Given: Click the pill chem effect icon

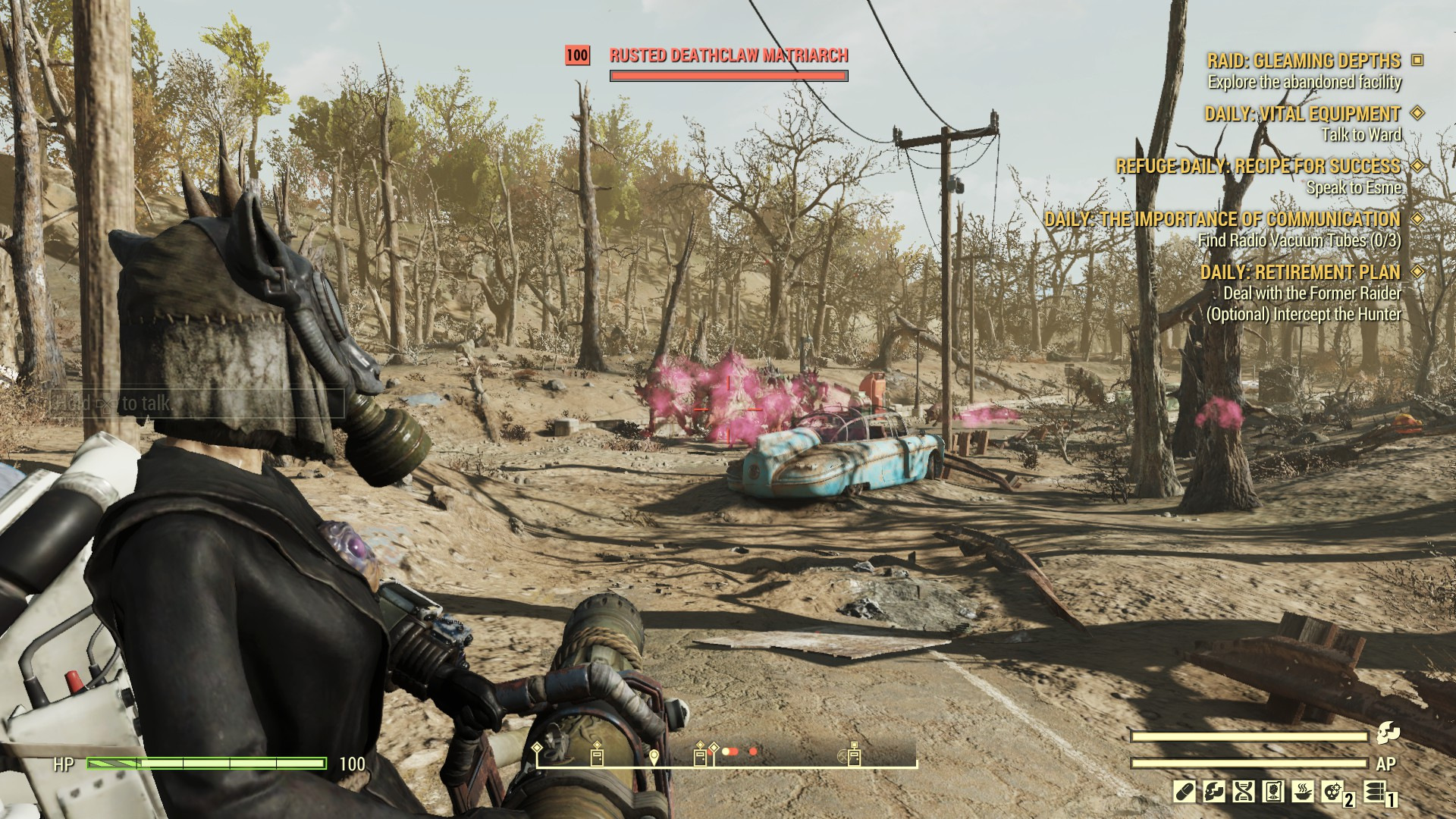Looking at the screenshot, I should click(1184, 792).
